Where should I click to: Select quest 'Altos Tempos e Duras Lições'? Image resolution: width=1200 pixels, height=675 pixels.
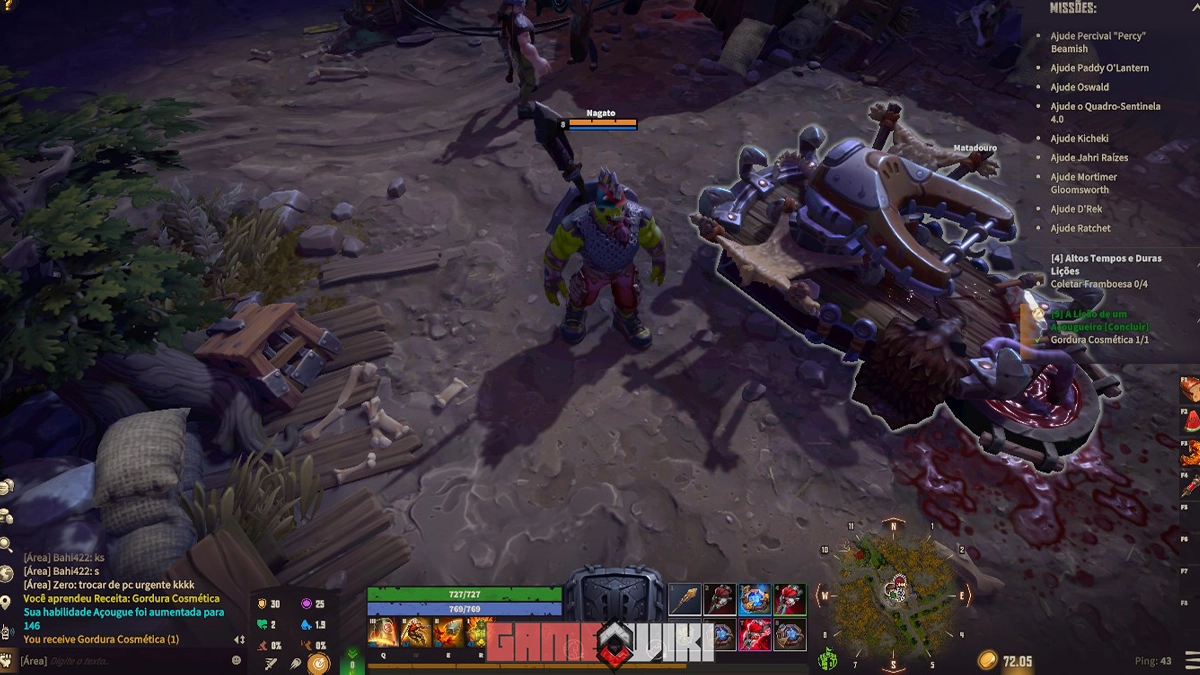pos(1106,264)
